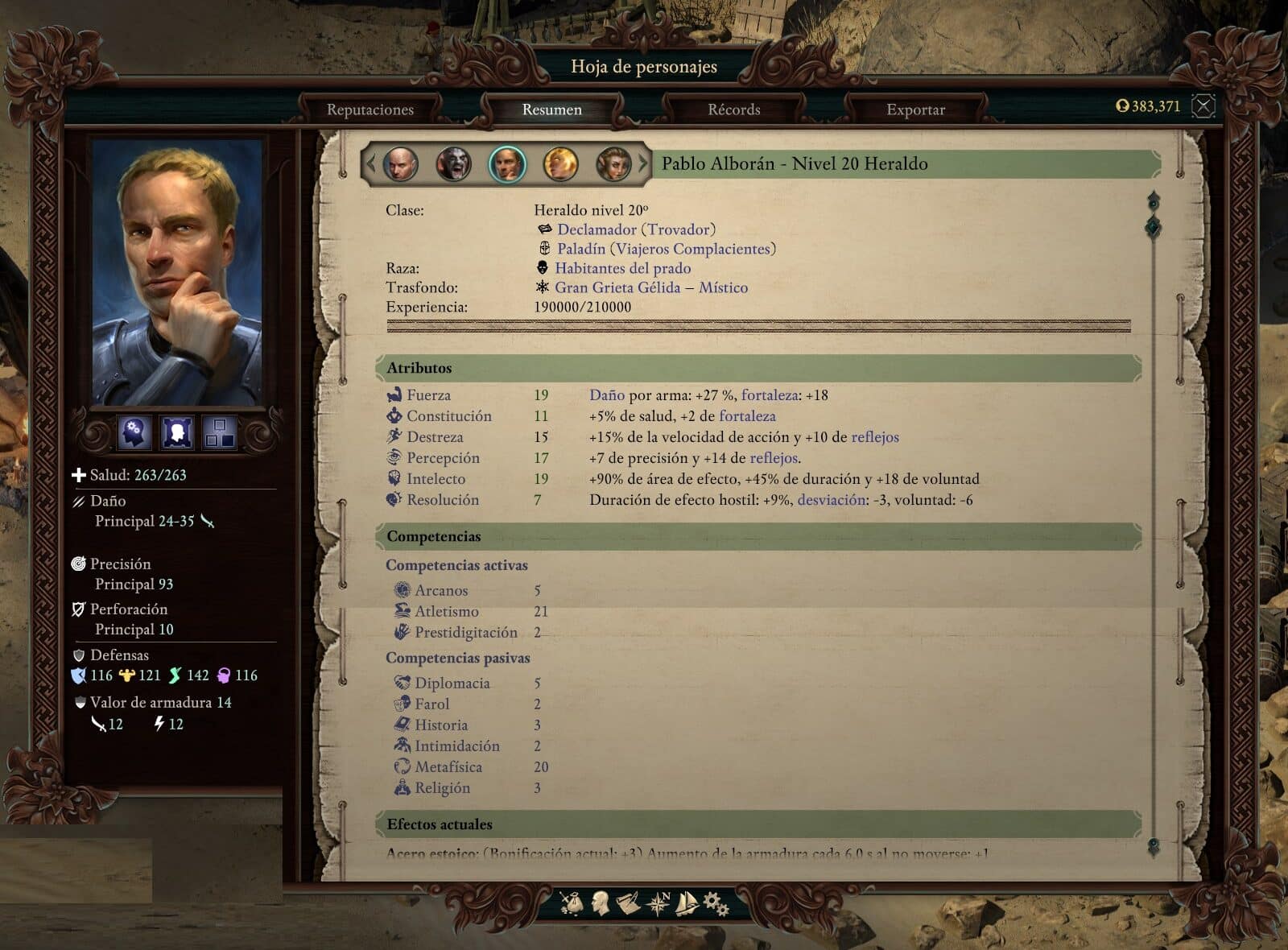Image resolution: width=1288 pixels, height=950 pixels.
Task: Select the Exportar tab
Action: pyautogui.click(x=915, y=109)
